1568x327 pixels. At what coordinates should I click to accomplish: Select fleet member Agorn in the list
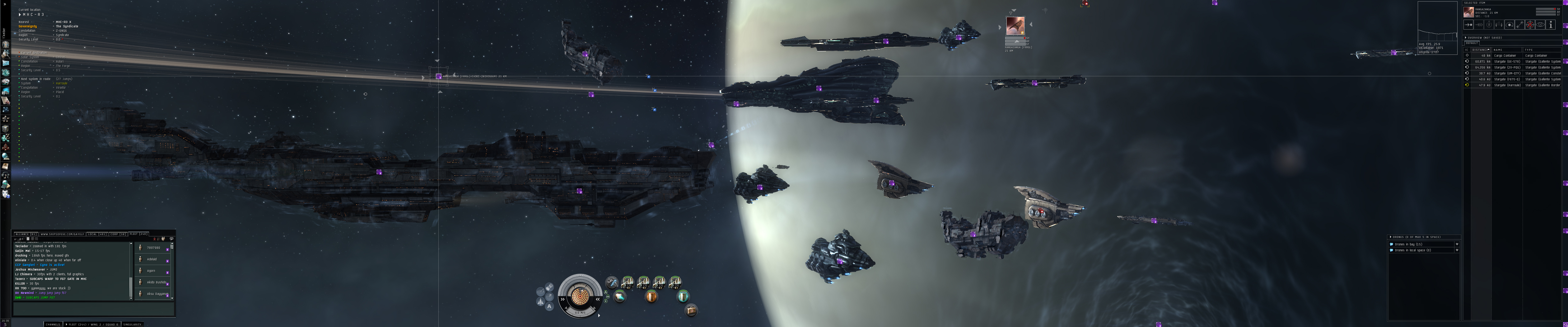click(152, 270)
